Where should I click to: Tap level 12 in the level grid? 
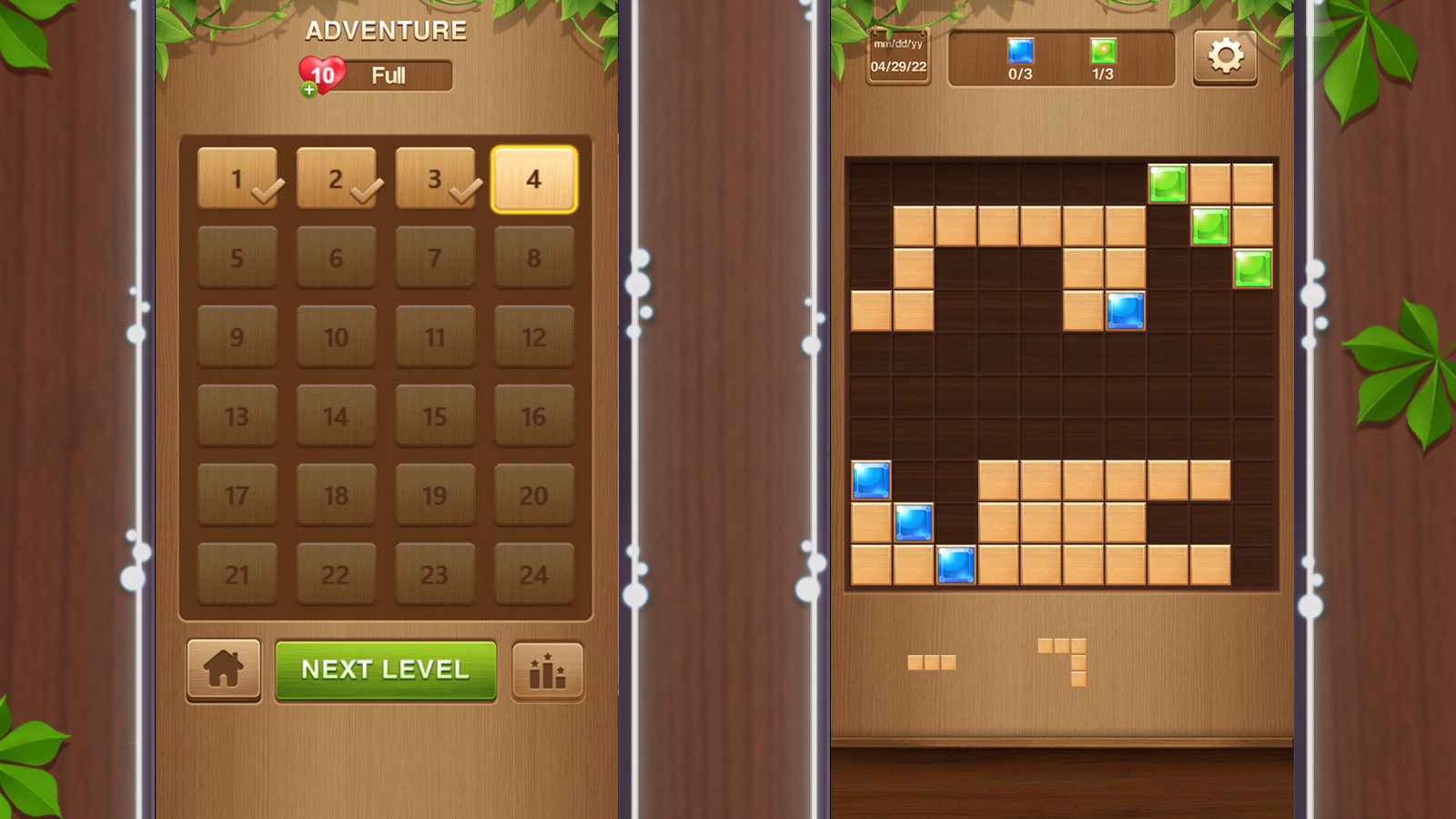click(534, 338)
